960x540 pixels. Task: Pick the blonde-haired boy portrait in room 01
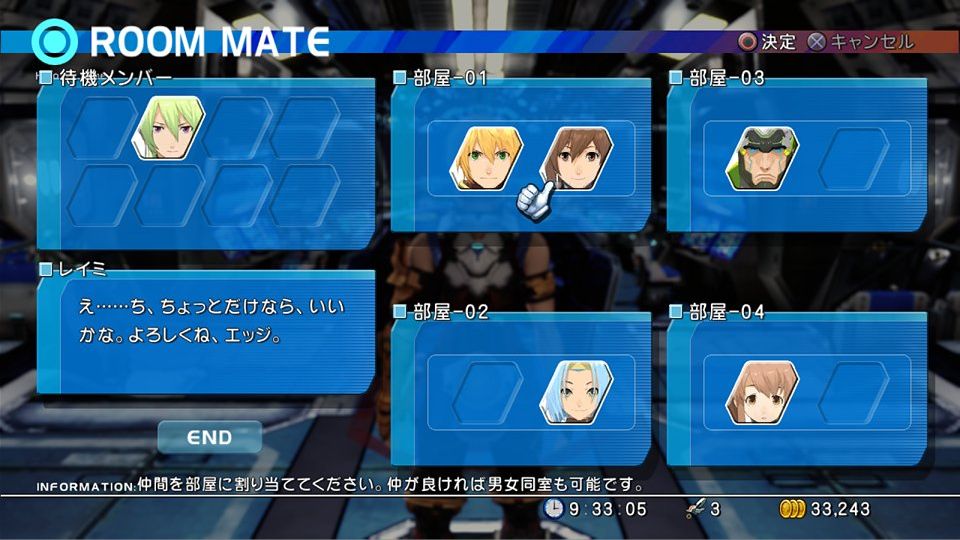tap(486, 159)
